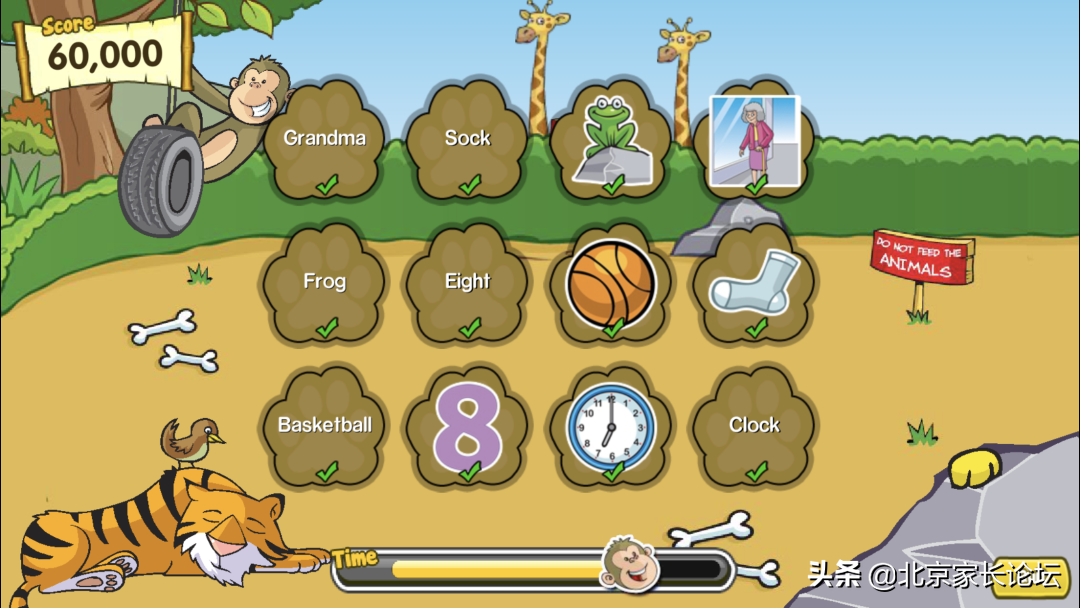The height and width of the screenshot is (608, 1080).
Task: Choose the Sock word tile
Action: (468, 142)
